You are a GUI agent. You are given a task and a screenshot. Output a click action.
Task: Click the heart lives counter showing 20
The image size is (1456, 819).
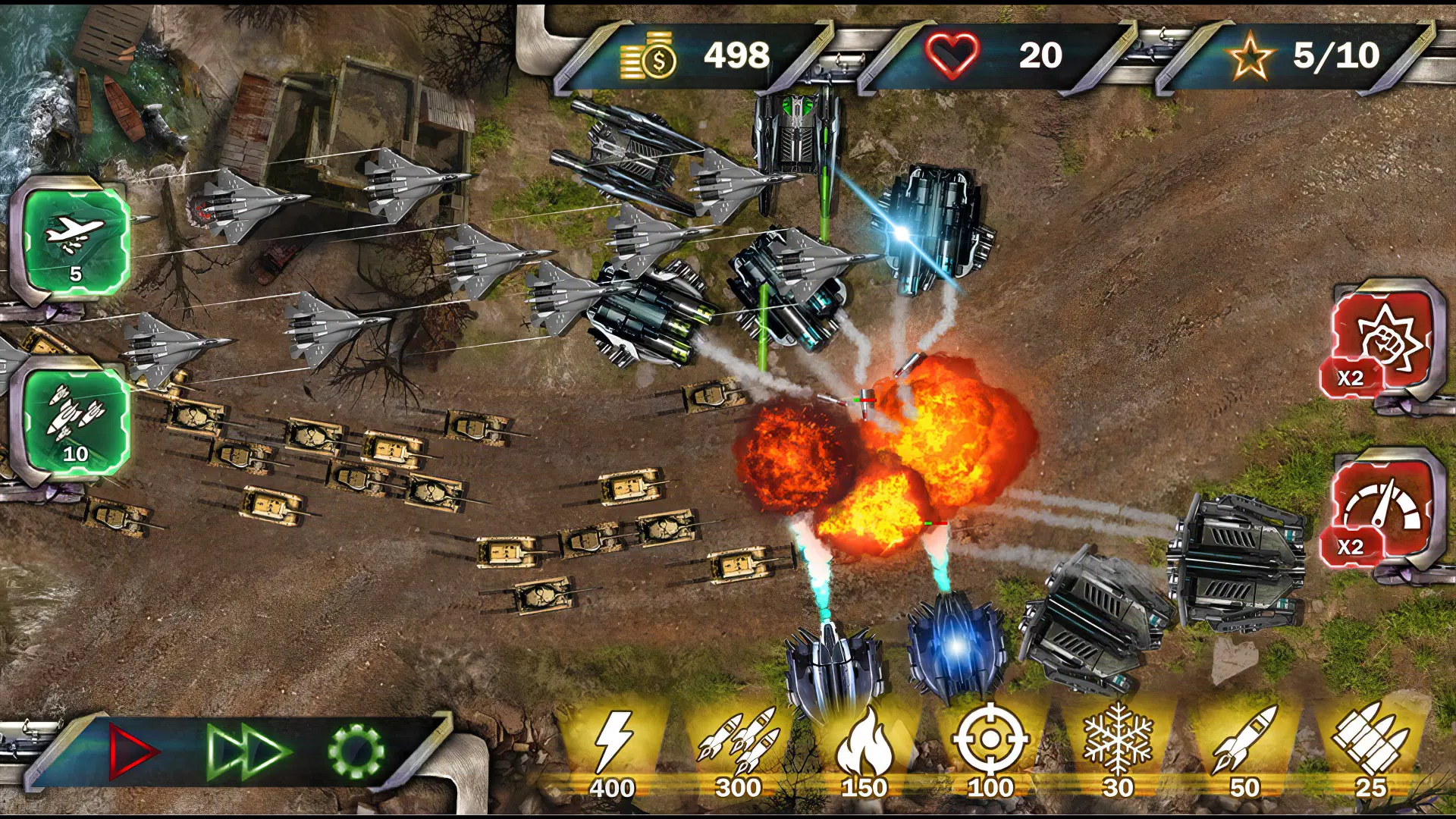click(986, 55)
